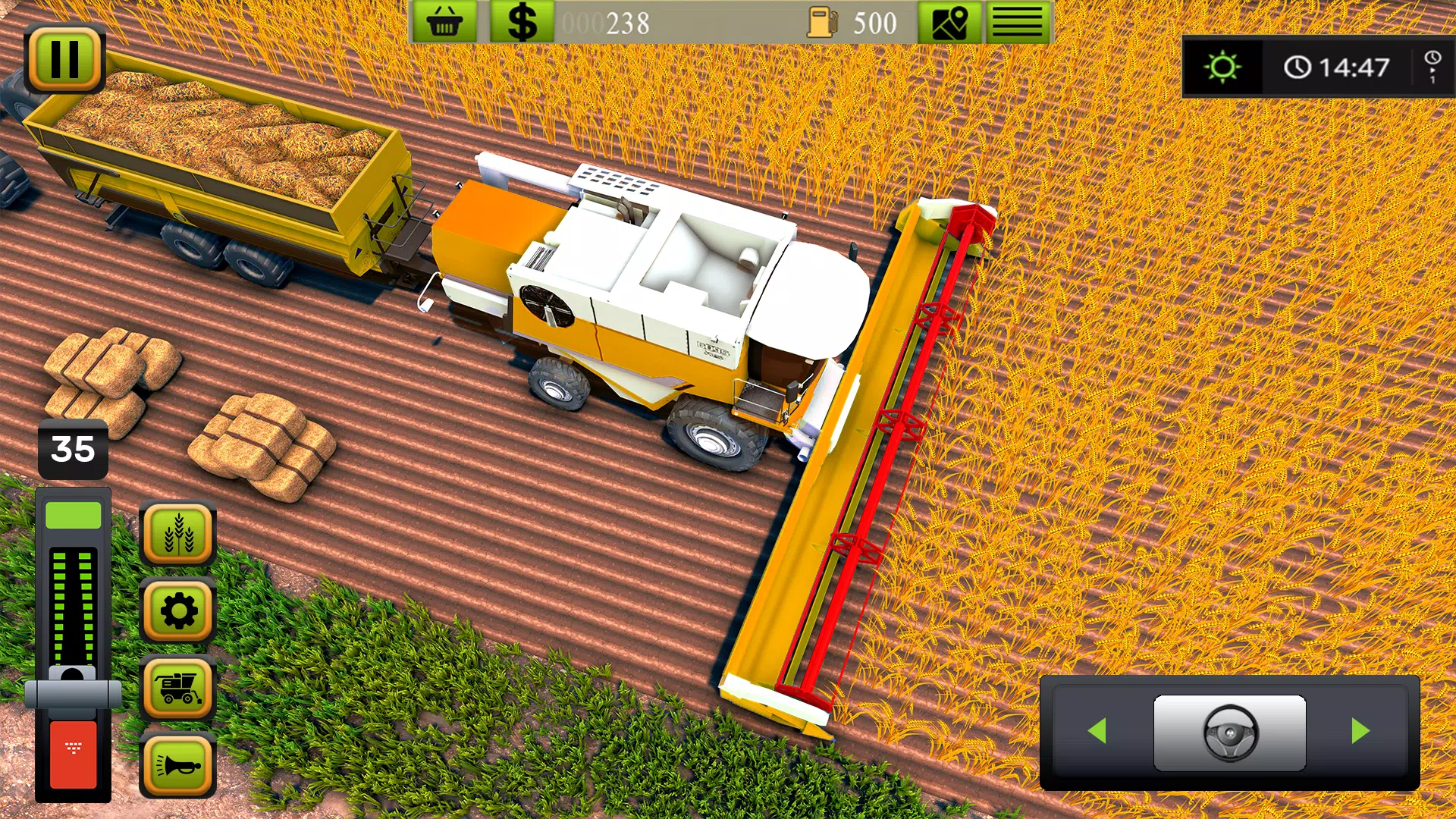Image resolution: width=1456 pixels, height=819 pixels.
Task: Open the weather panel near the clock
Action: coord(1225,68)
